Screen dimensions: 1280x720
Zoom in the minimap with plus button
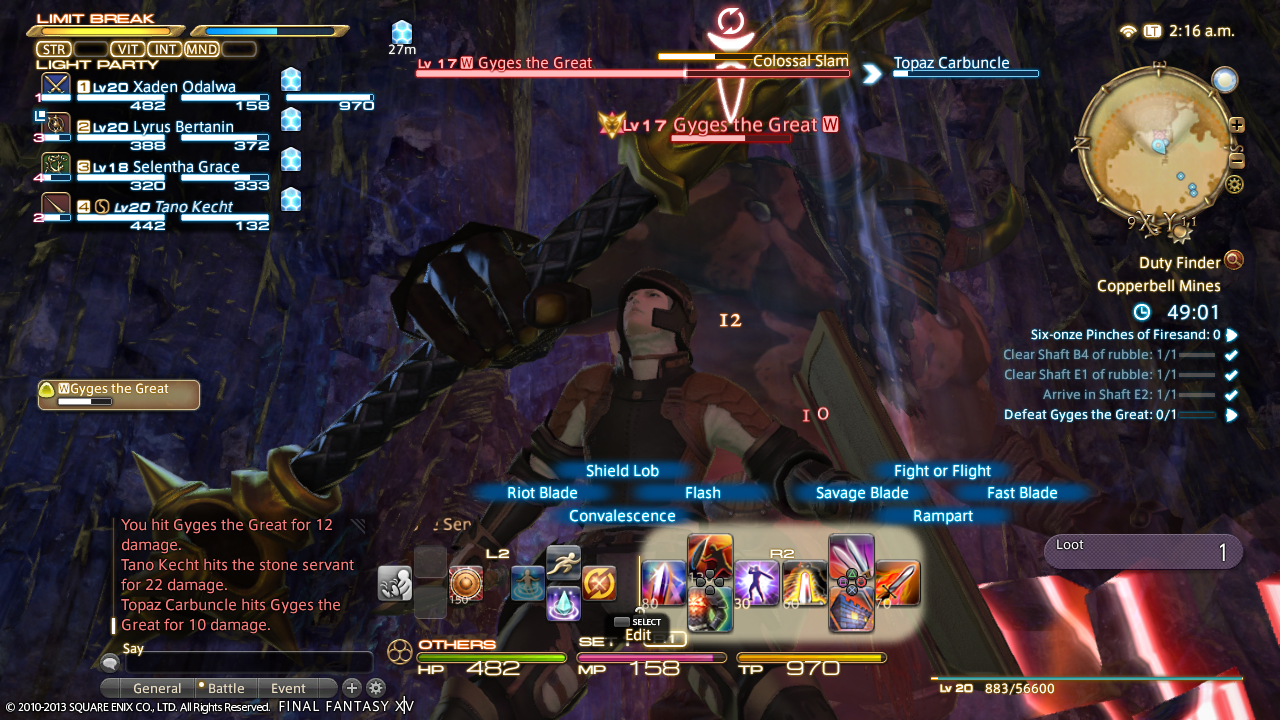coord(1237,125)
